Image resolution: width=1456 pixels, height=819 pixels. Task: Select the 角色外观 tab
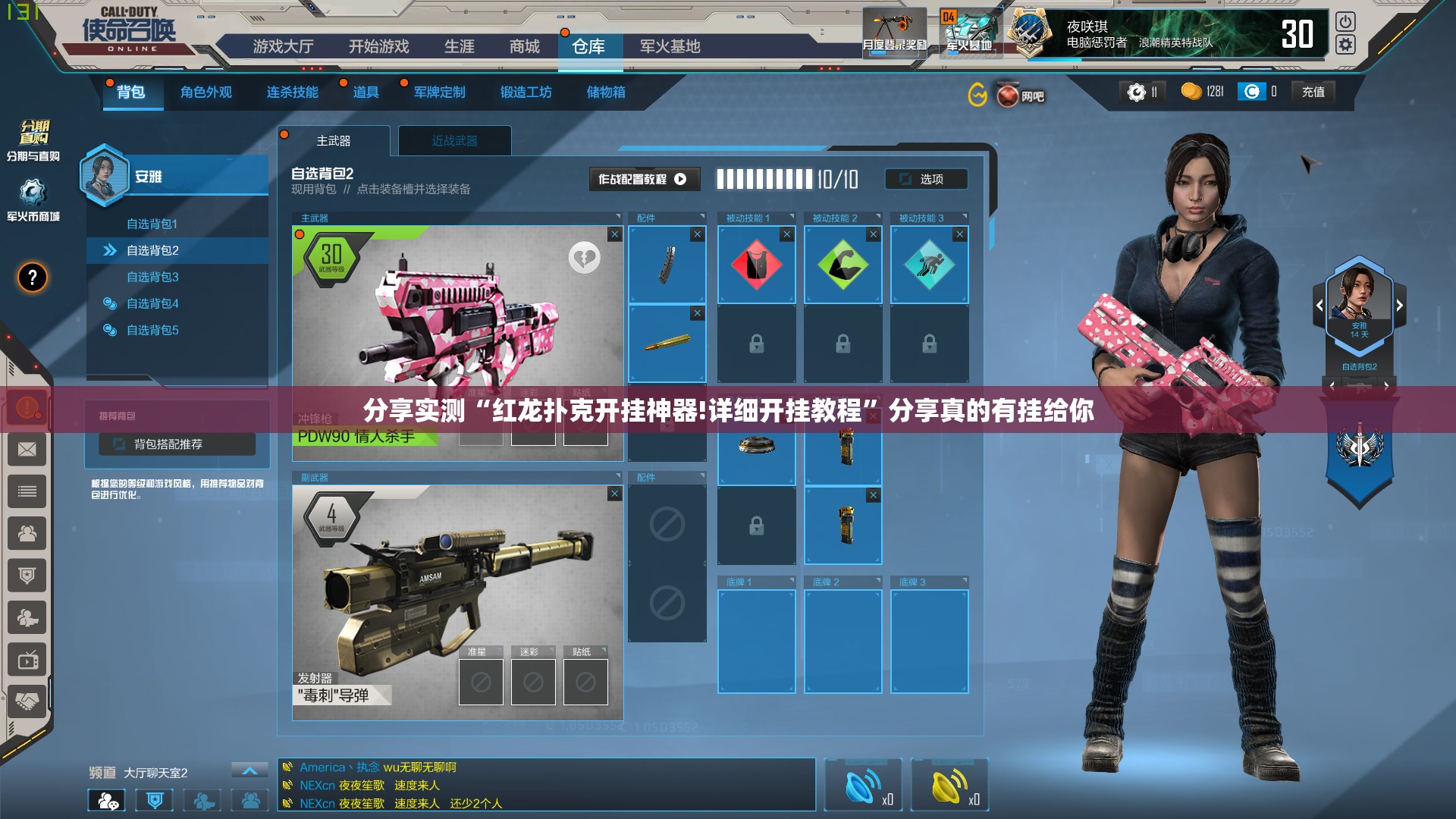tap(206, 93)
